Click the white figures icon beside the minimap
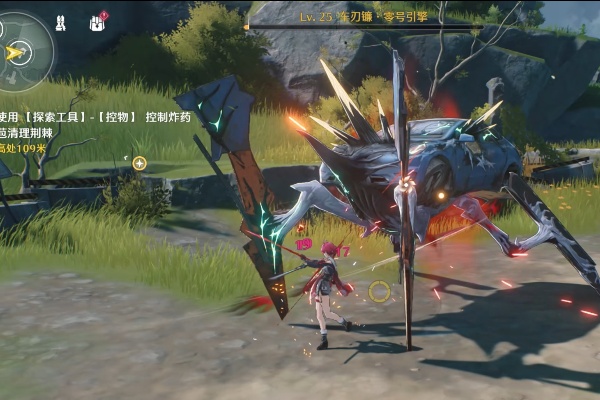The height and width of the screenshot is (400, 600). pos(60,21)
